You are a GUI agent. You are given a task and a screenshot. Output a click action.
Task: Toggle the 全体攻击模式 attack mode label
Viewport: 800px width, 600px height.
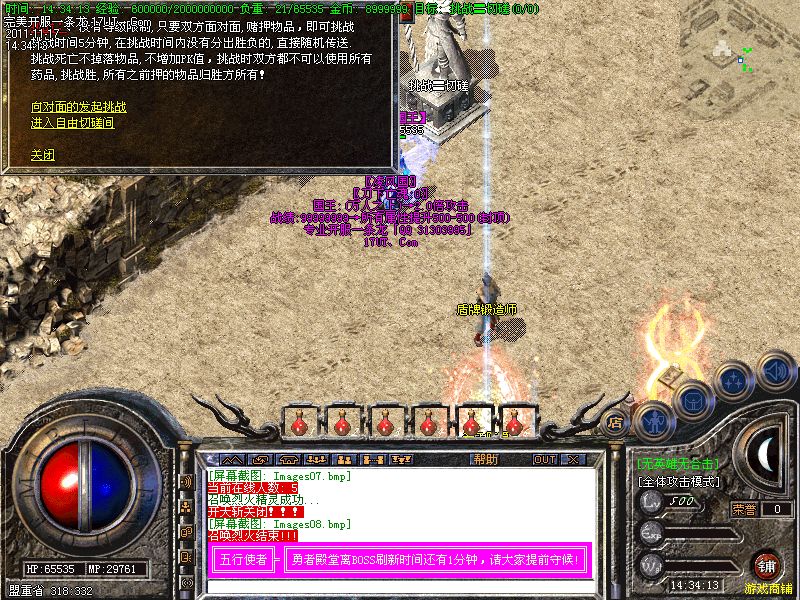tap(681, 481)
